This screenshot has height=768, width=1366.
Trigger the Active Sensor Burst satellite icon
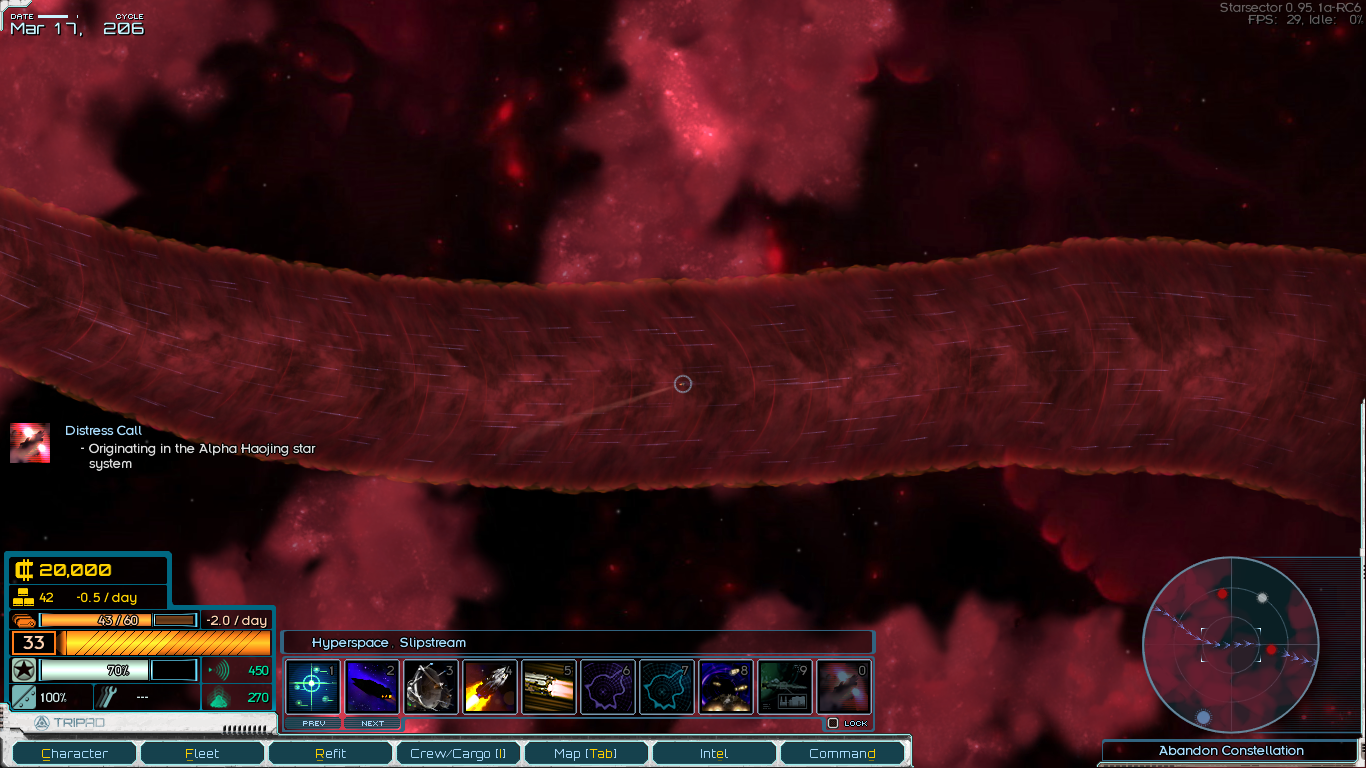(x=431, y=686)
